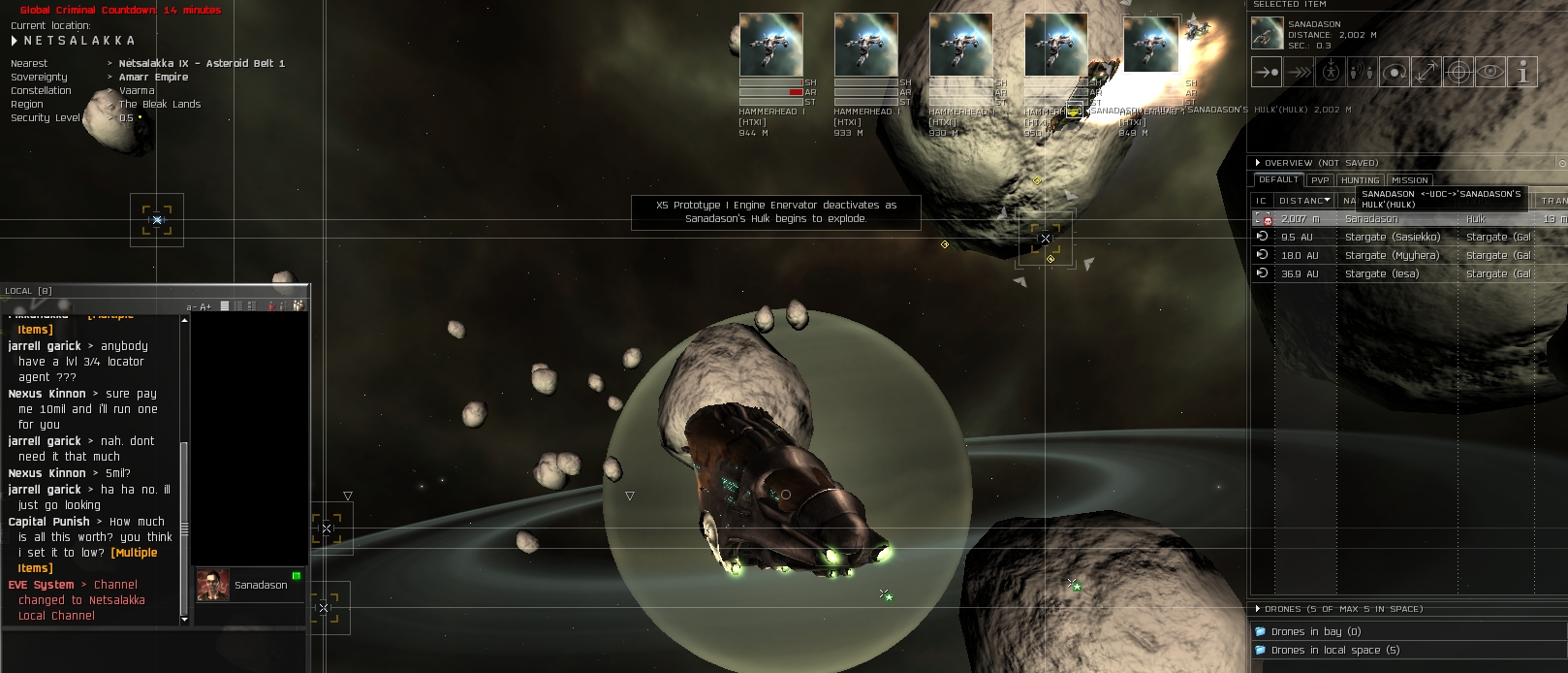Lock target on the selected item
Viewport: 1568px width, 673px height.
(1458, 72)
